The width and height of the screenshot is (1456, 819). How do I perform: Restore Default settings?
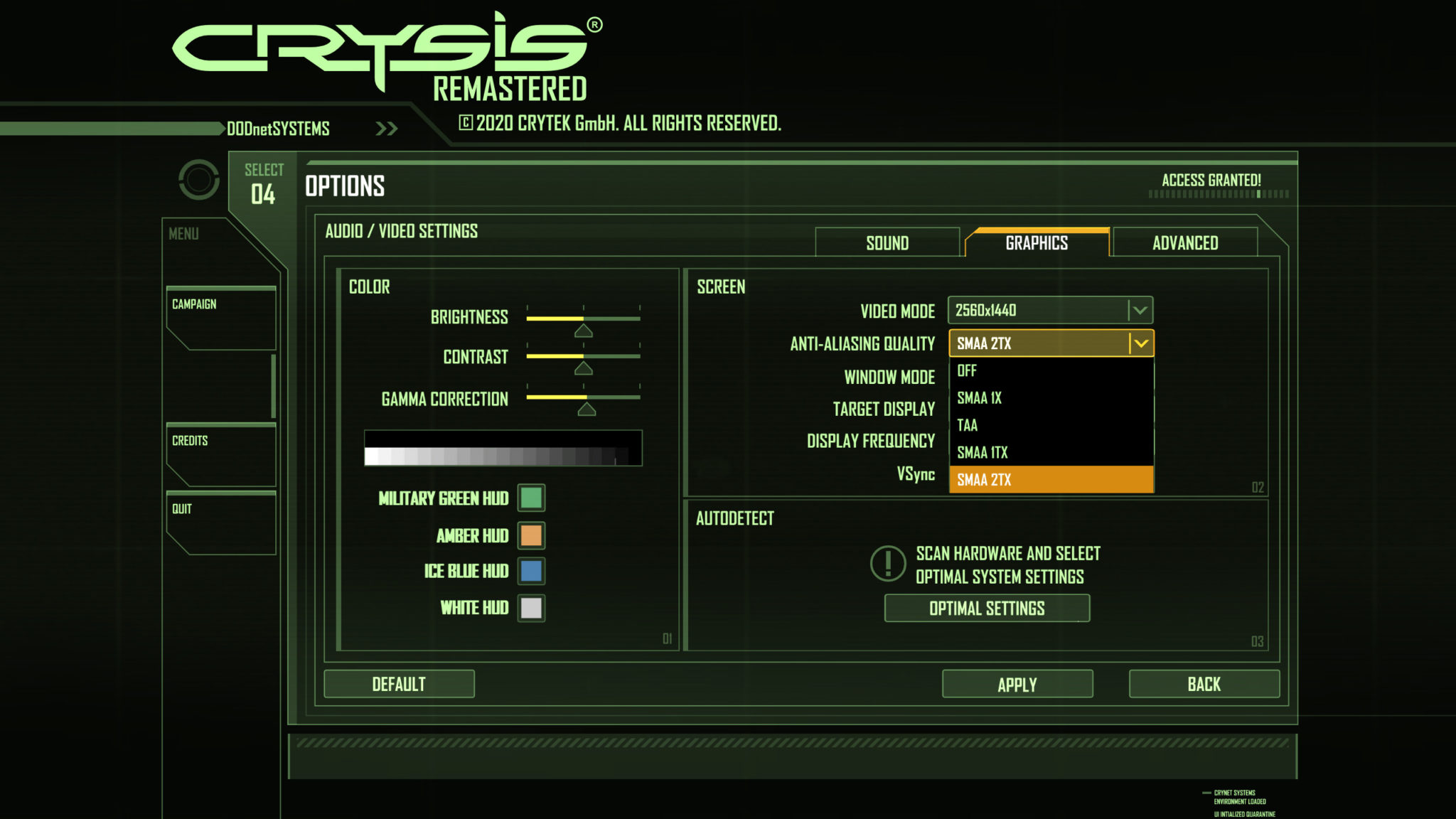pos(399,684)
